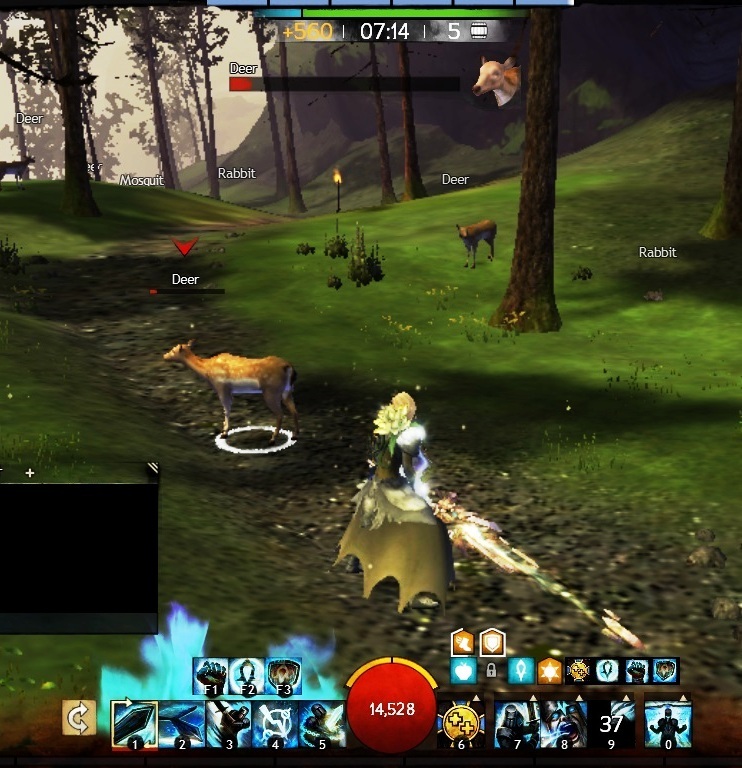Add a new chat tab
Screen dimensions: 742x768
30,472
